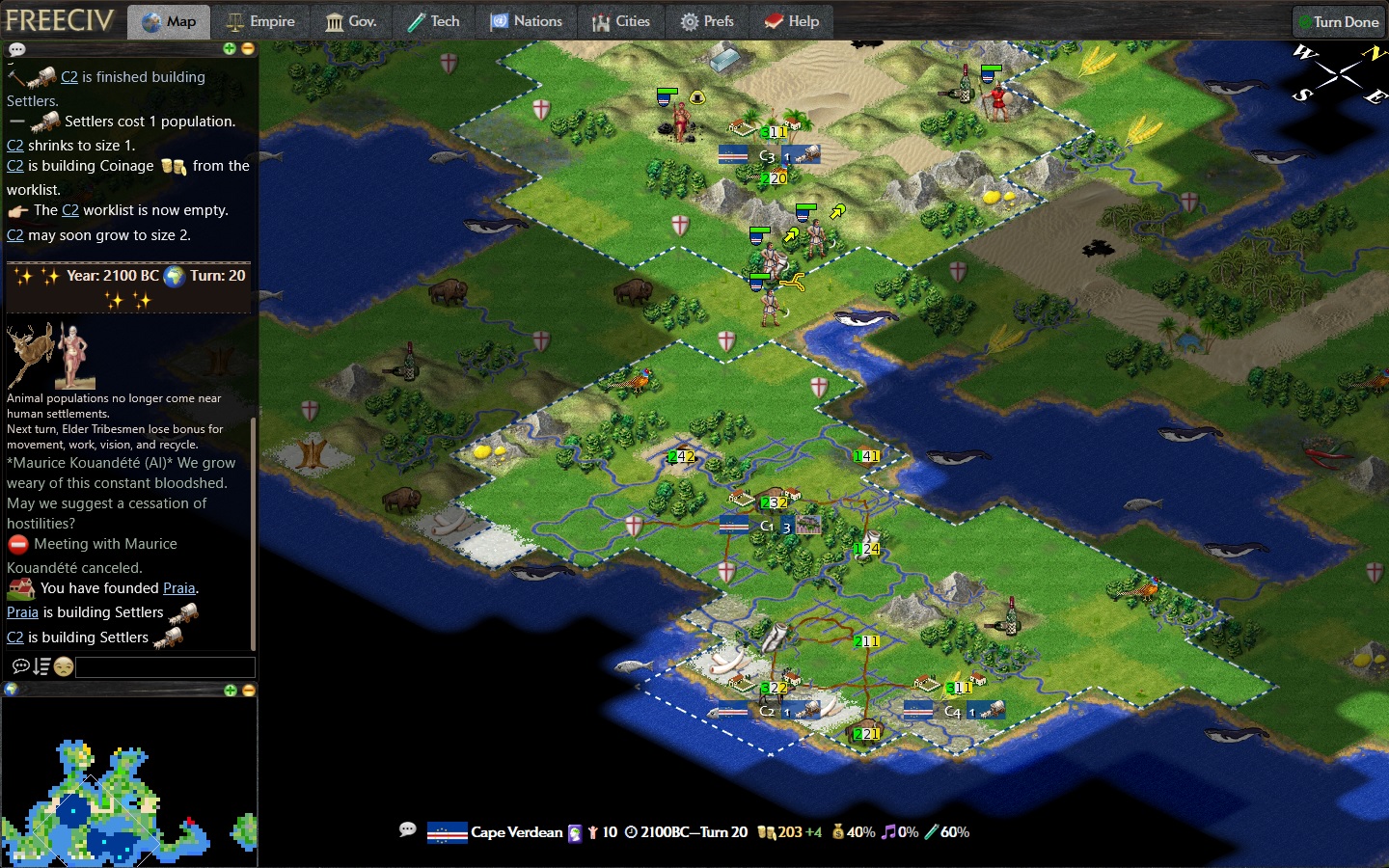This screenshot has height=868, width=1389.
Task: Switch to the Empire tab
Action: tap(260, 21)
